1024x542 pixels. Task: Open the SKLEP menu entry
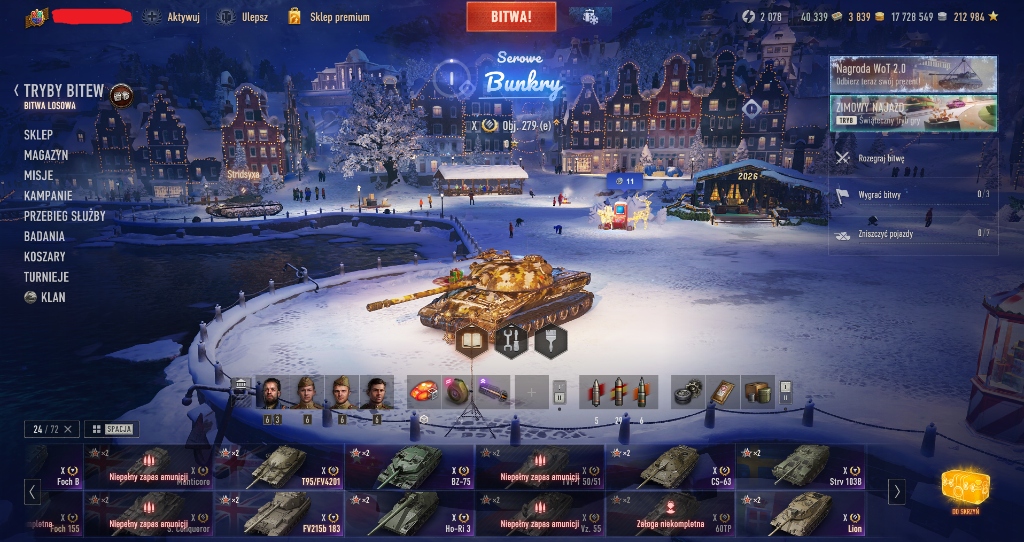coord(39,134)
